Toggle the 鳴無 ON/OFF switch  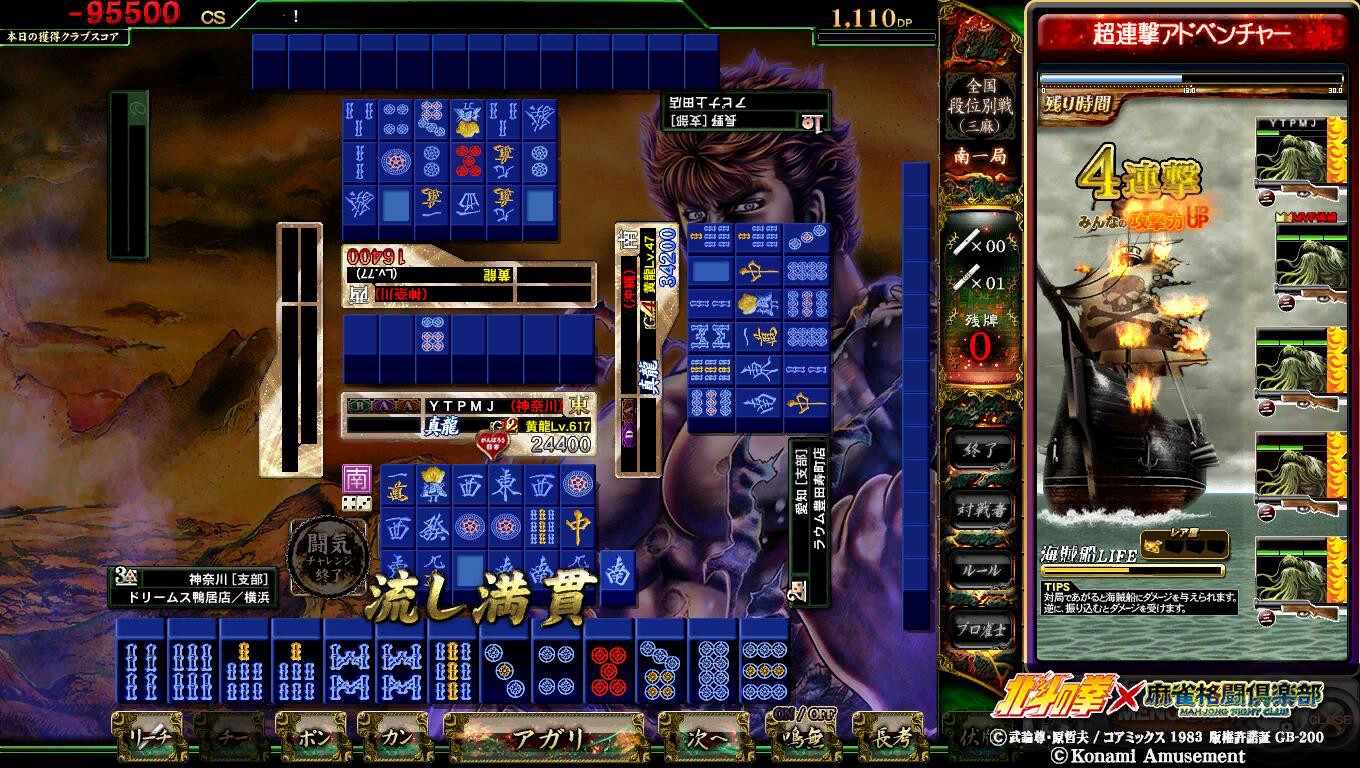point(796,737)
